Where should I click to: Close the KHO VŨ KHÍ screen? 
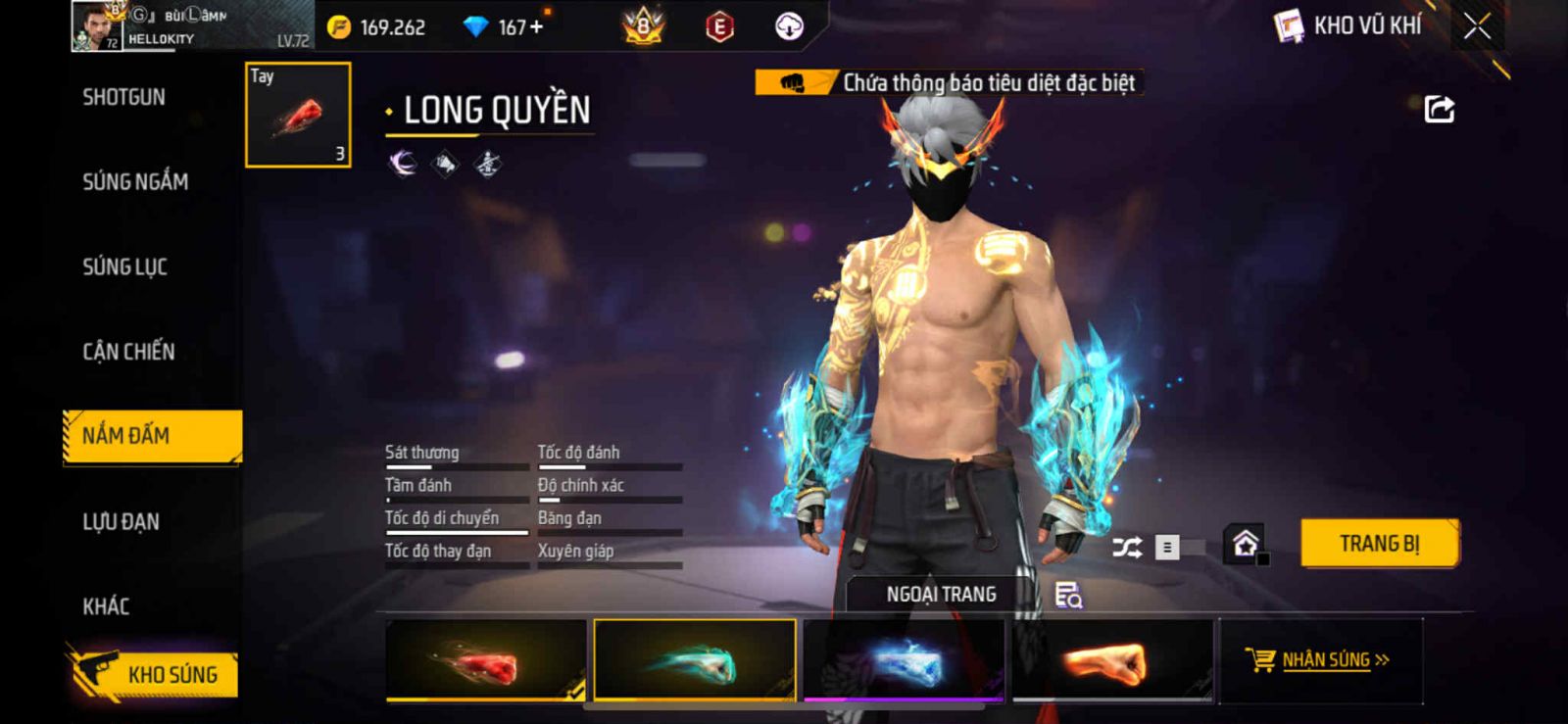tap(1477, 26)
